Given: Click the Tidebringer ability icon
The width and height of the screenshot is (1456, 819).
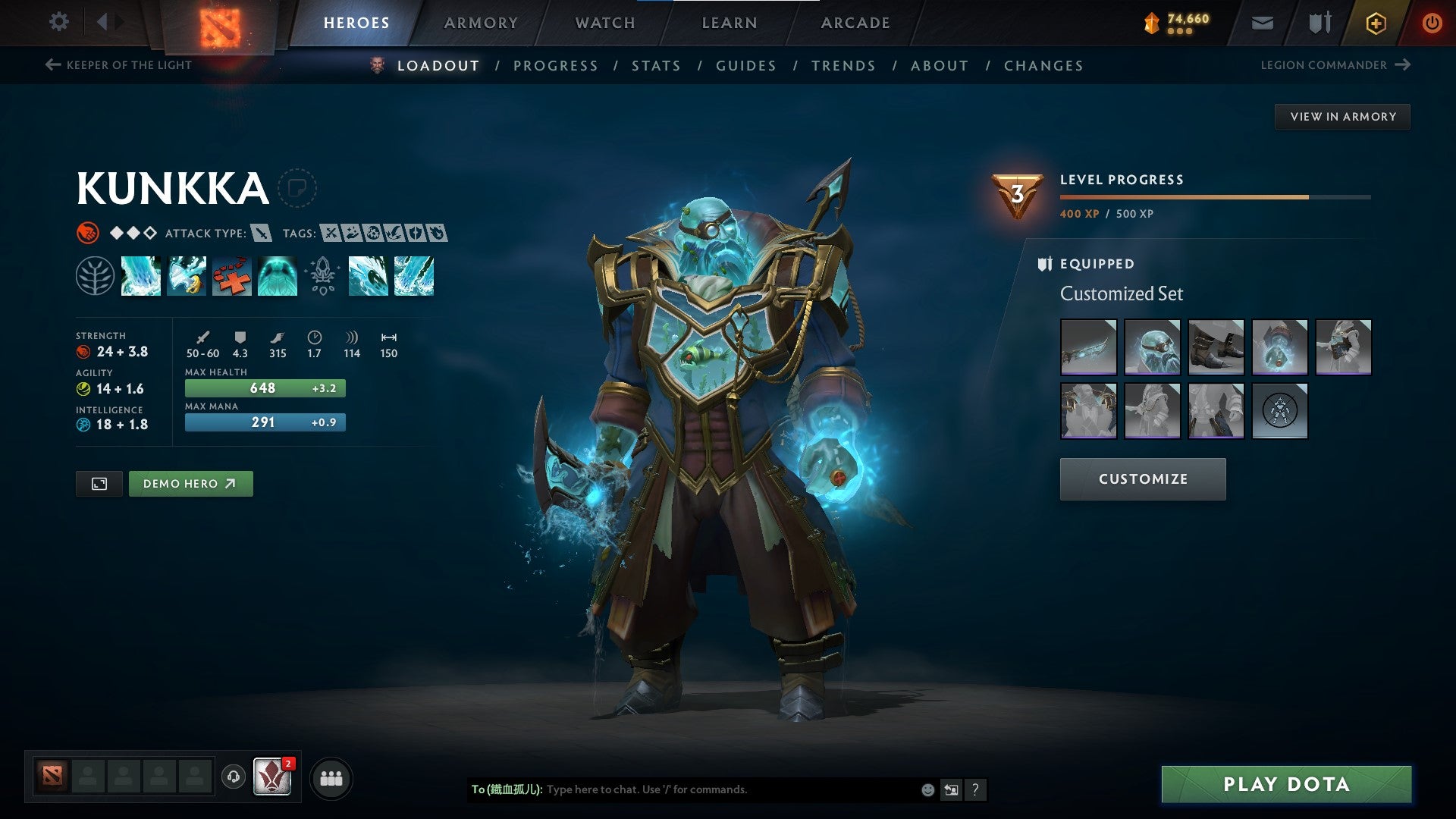Looking at the screenshot, I should pos(186,277).
